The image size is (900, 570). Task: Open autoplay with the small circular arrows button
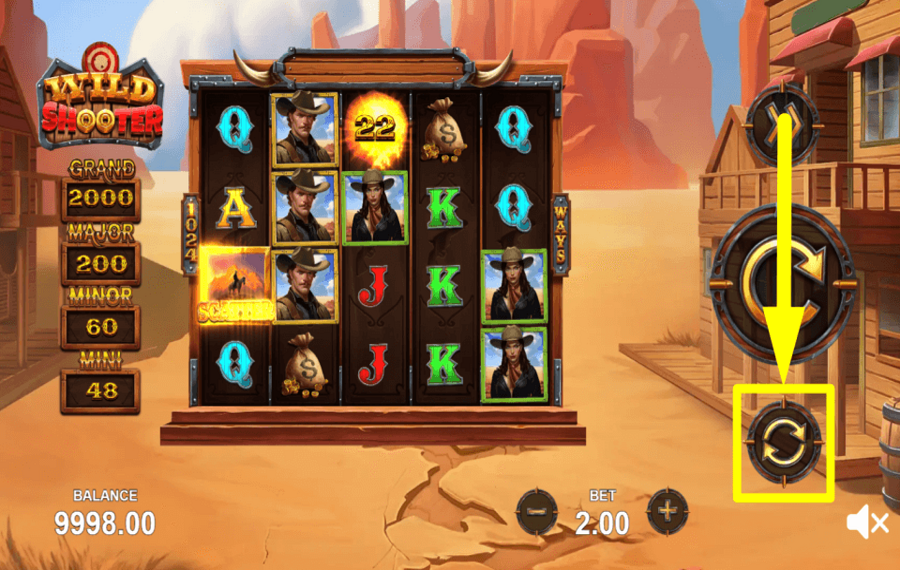point(783,441)
